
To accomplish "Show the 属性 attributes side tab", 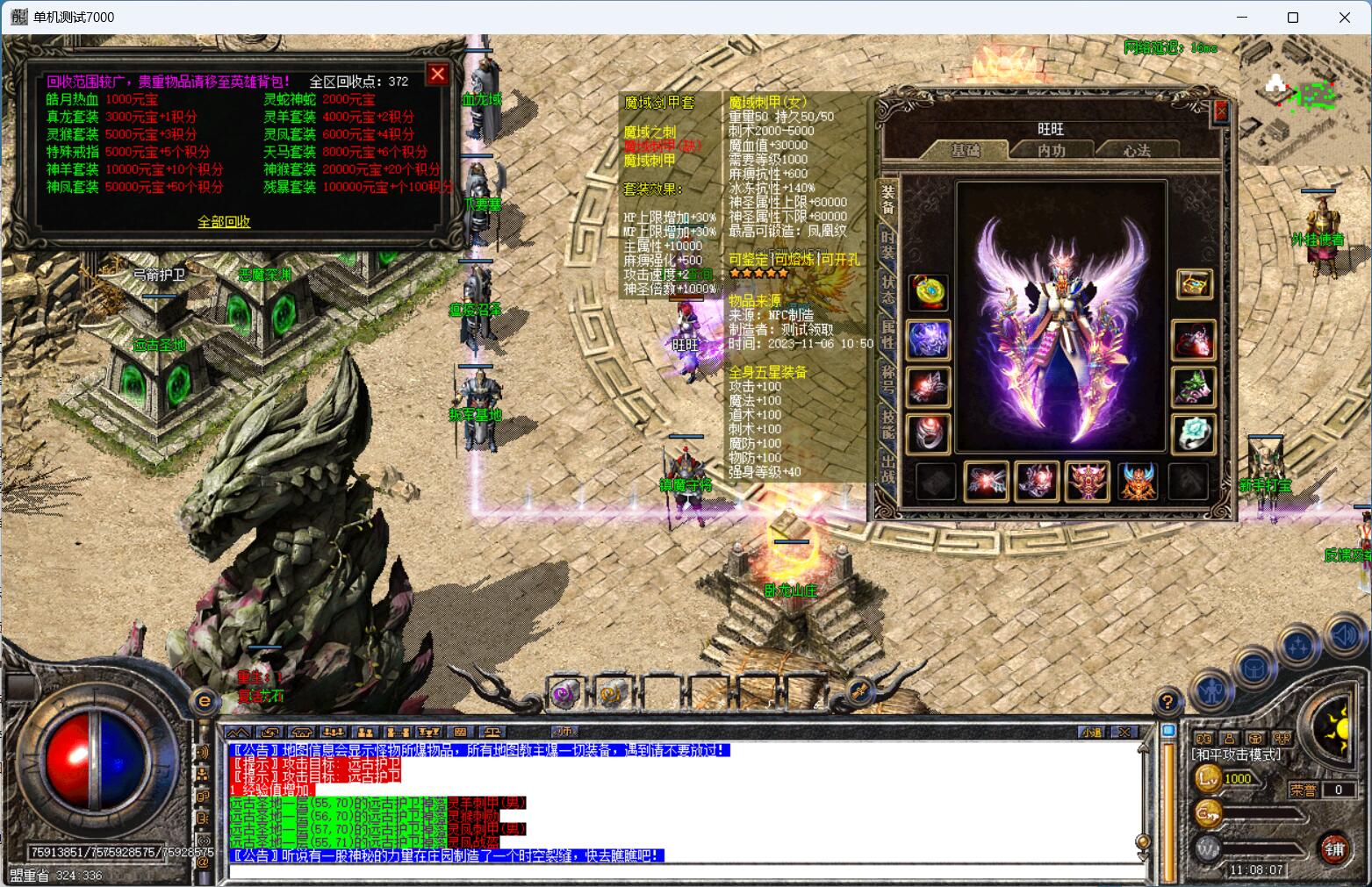I will tap(888, 336).
